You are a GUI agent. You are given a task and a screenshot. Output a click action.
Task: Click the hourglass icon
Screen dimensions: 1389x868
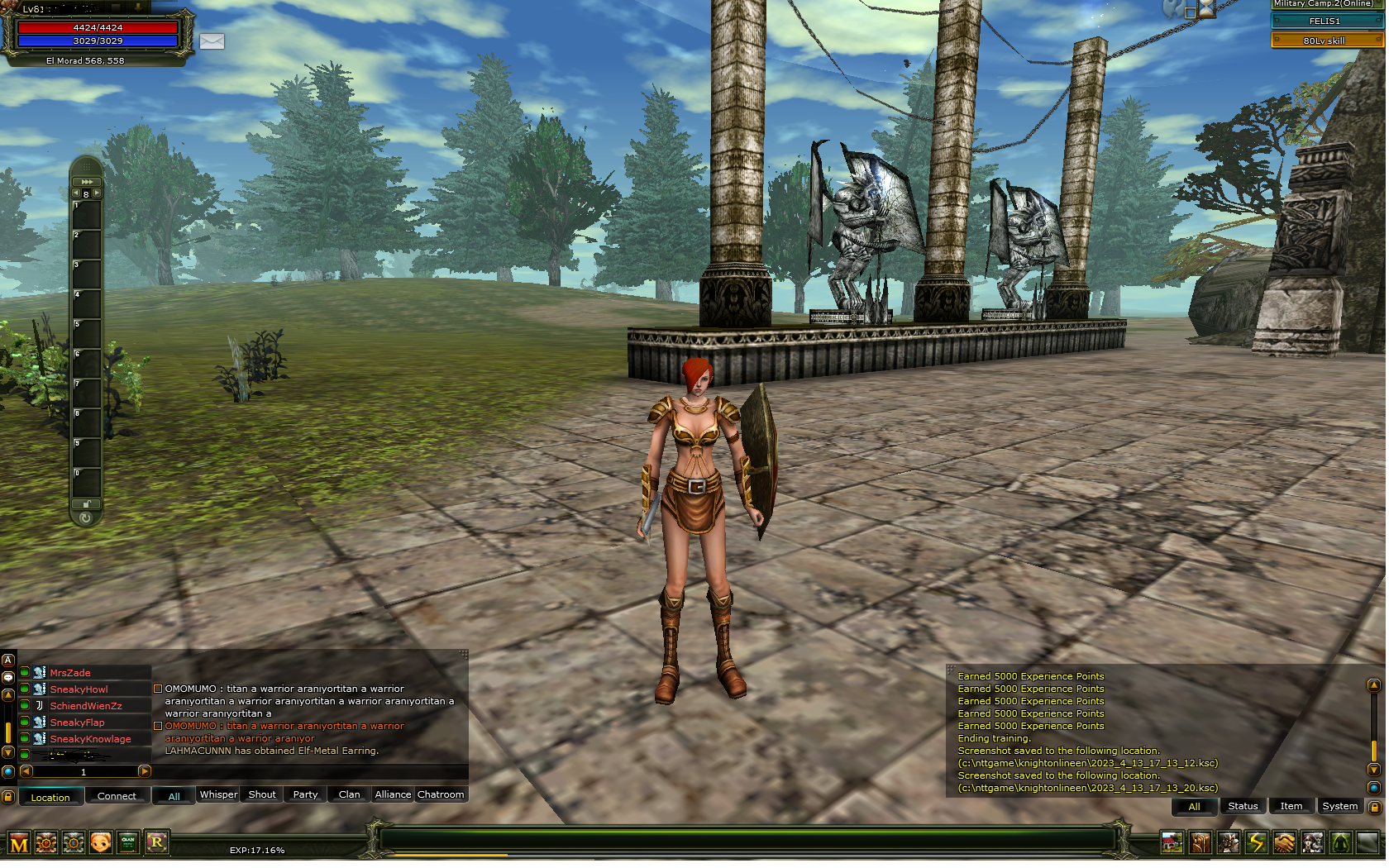coord(1207,8)
